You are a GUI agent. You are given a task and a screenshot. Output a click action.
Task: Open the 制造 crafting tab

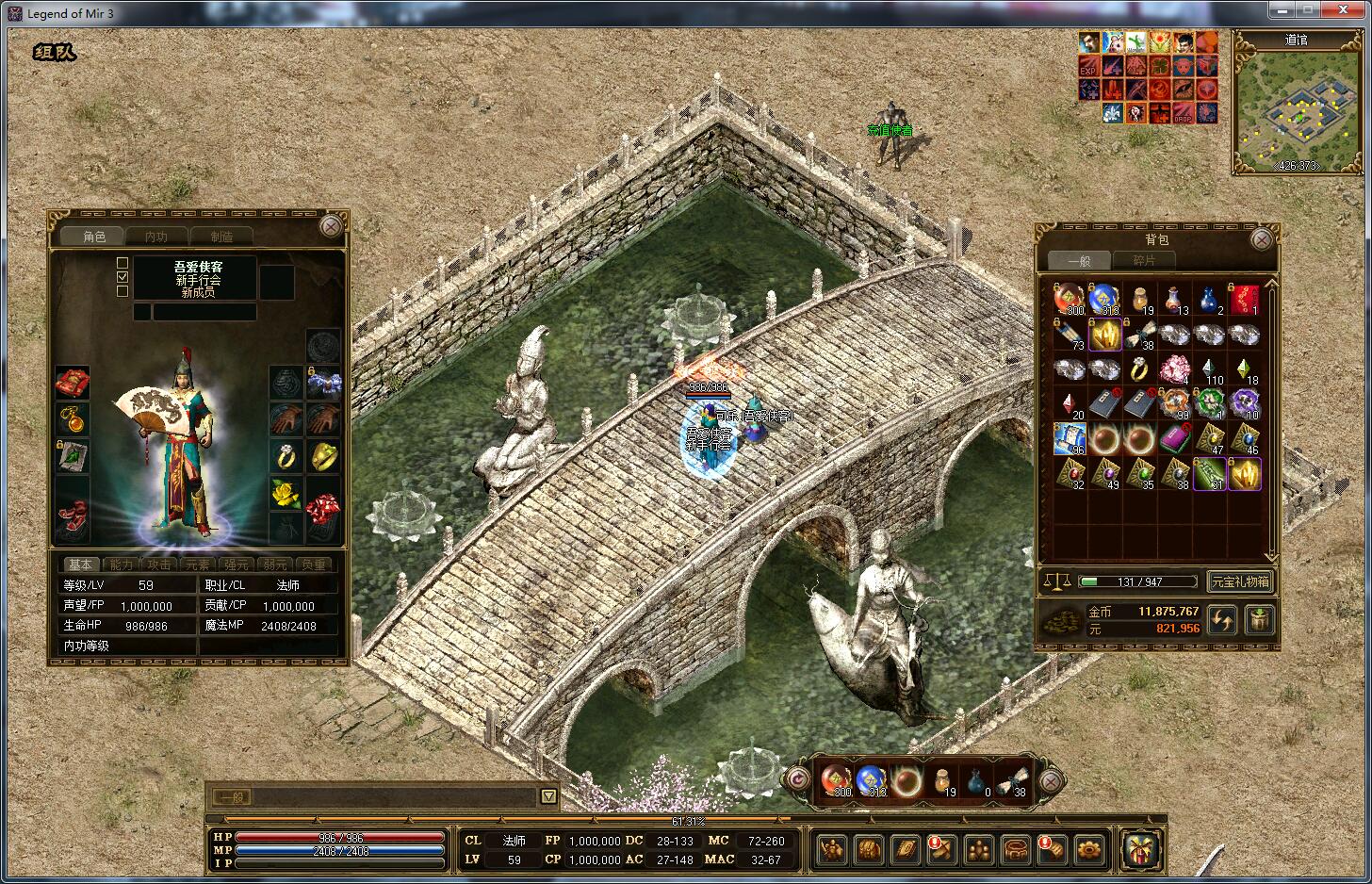click(x=221, y=237)
